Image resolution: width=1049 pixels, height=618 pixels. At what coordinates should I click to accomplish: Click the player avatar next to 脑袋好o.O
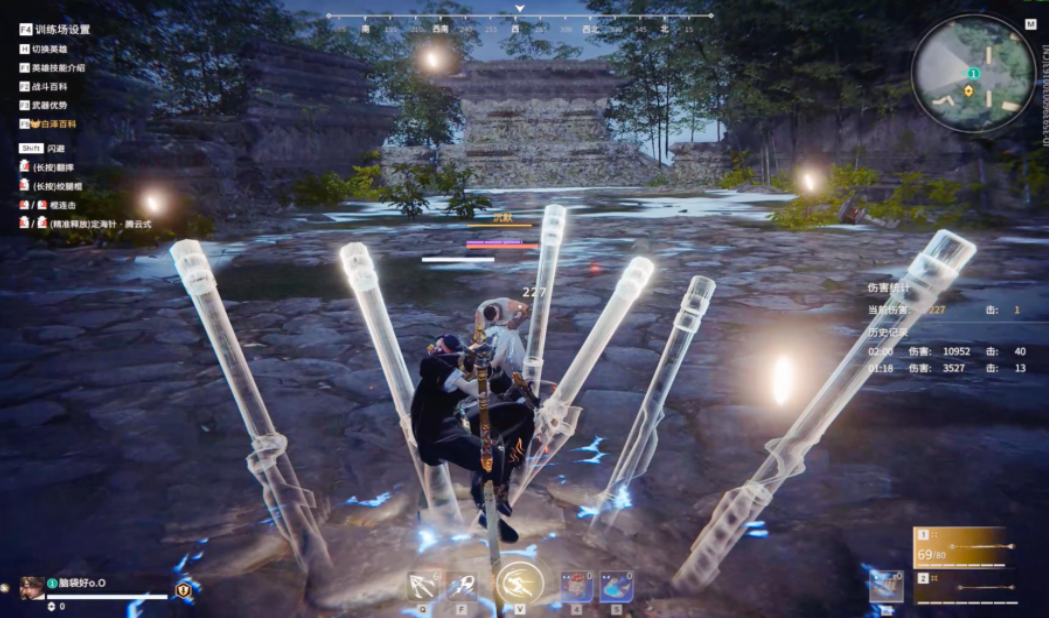point(32,587)
